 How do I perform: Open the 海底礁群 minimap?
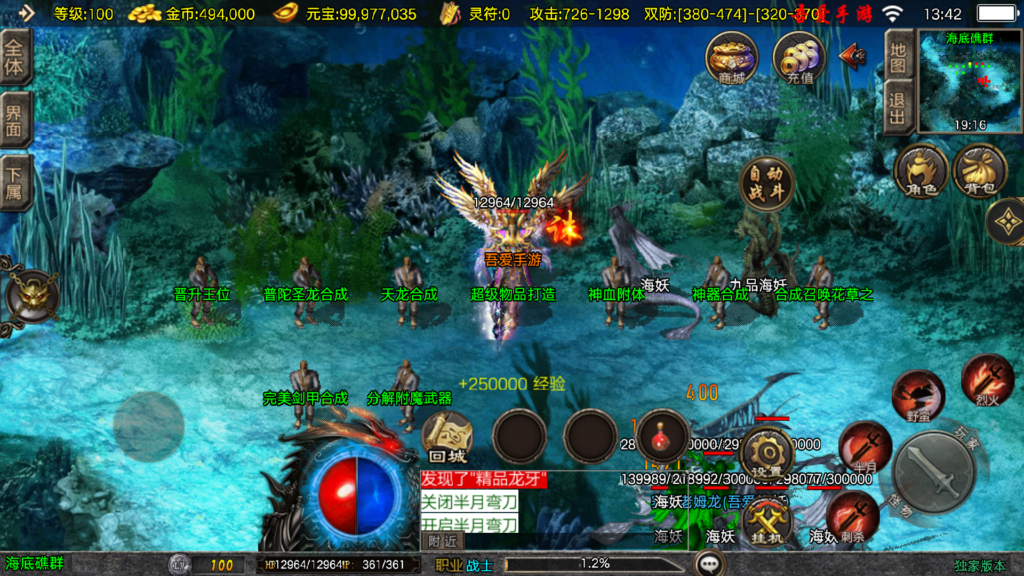pyautogui.click(x=969, y=82)
